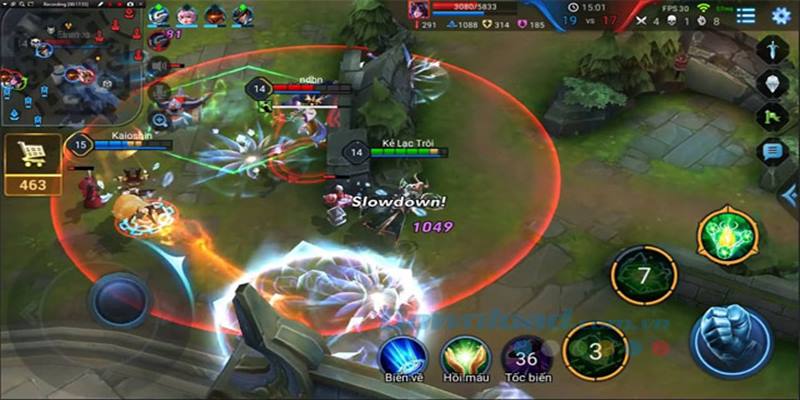Open the quick chat bubble
This screenshot has width=800, height=400.
(772, 152)
